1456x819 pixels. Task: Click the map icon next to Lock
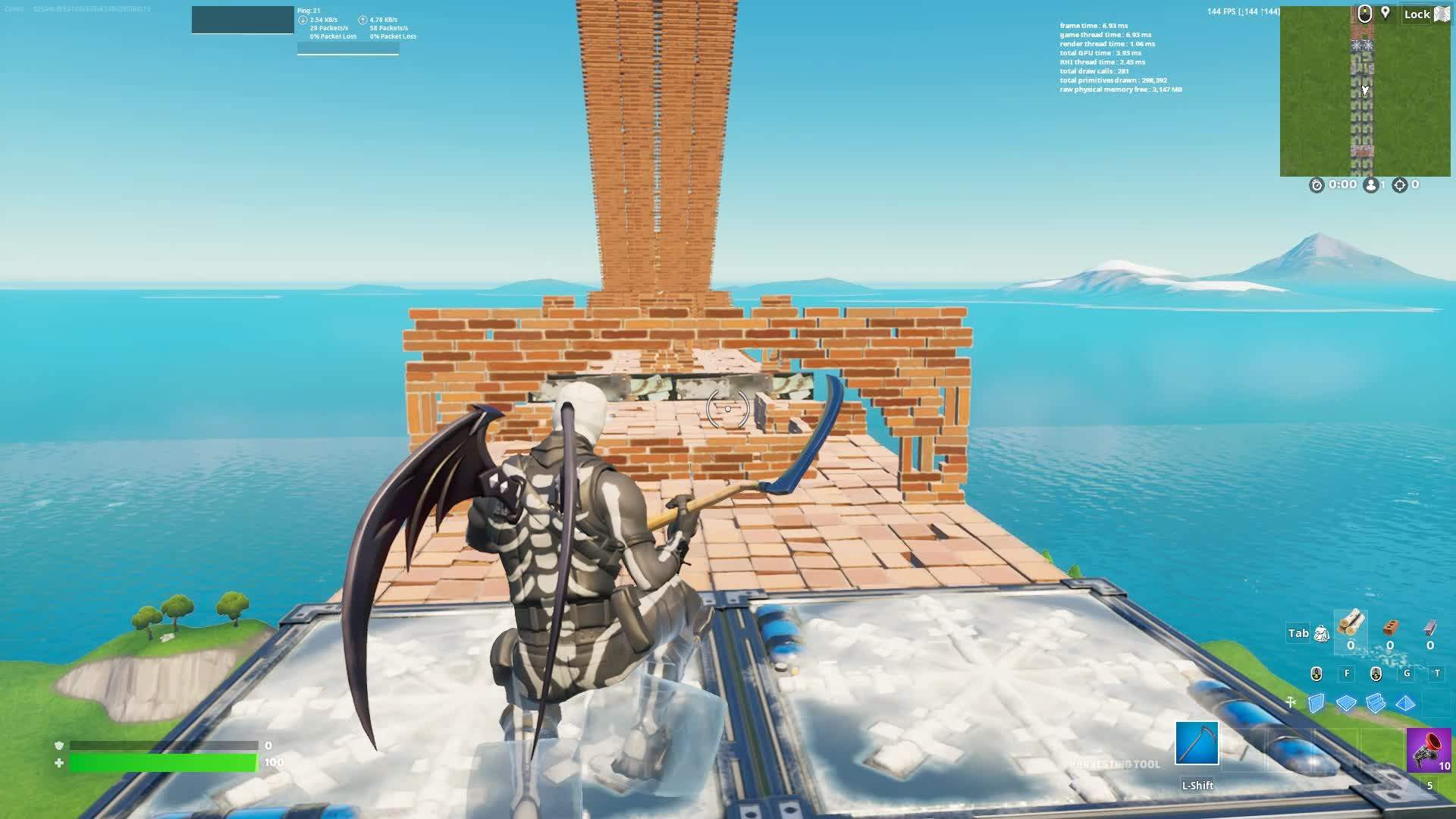1442,14
